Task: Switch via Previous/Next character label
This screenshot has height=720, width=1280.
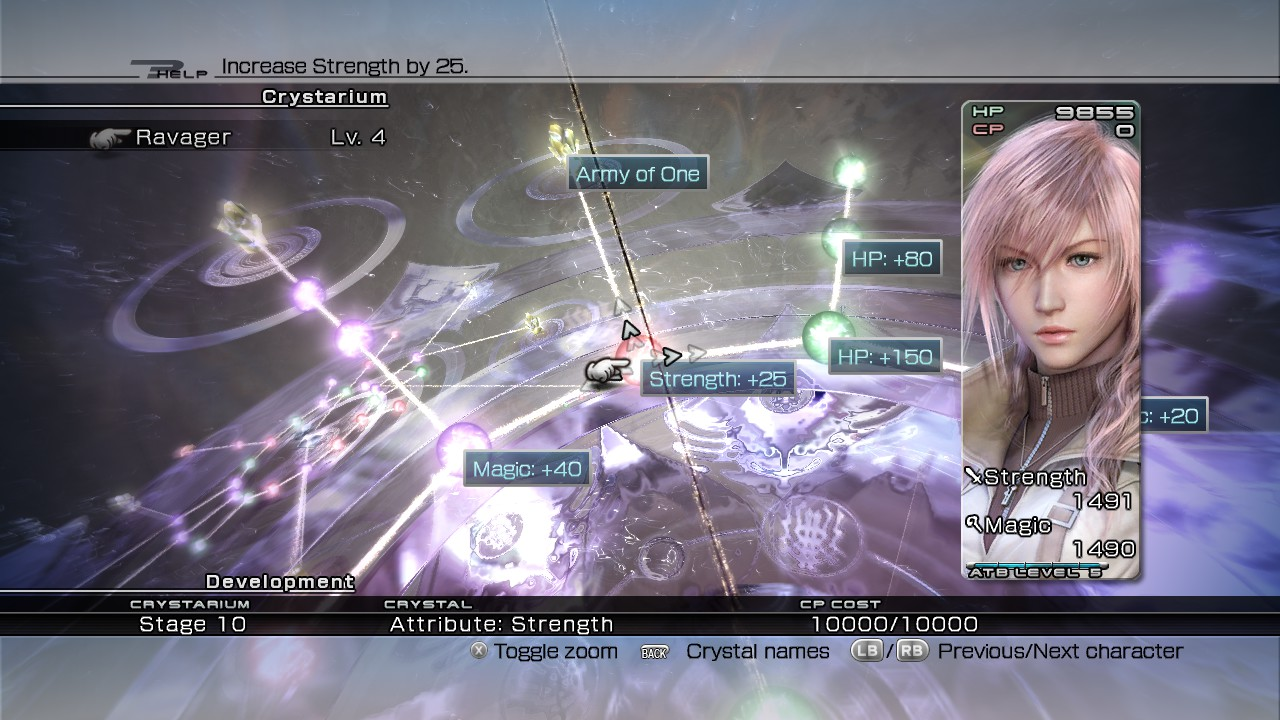Action: 1060,651
